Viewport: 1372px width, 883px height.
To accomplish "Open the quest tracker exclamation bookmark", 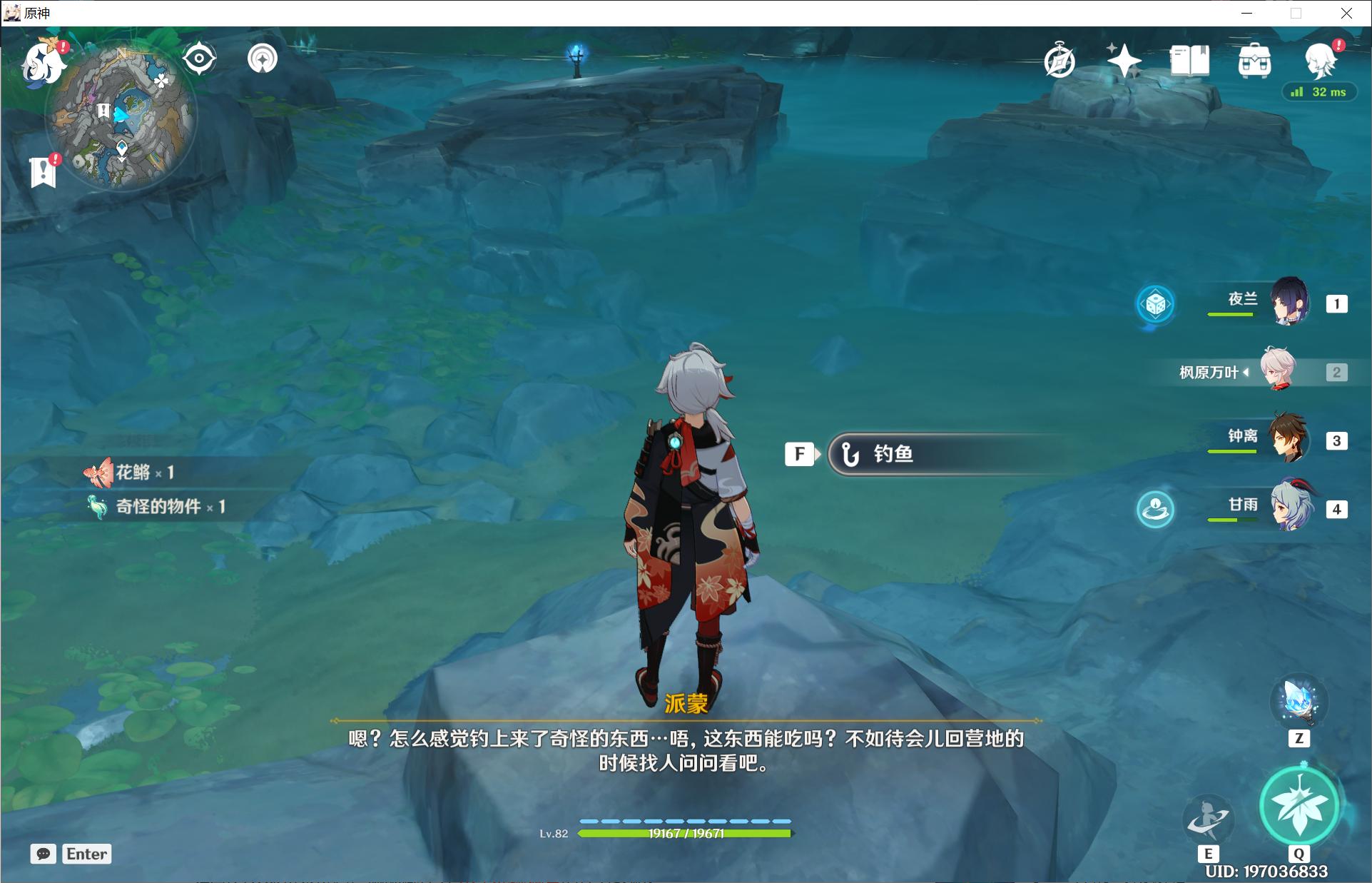I will coord(44,171).
